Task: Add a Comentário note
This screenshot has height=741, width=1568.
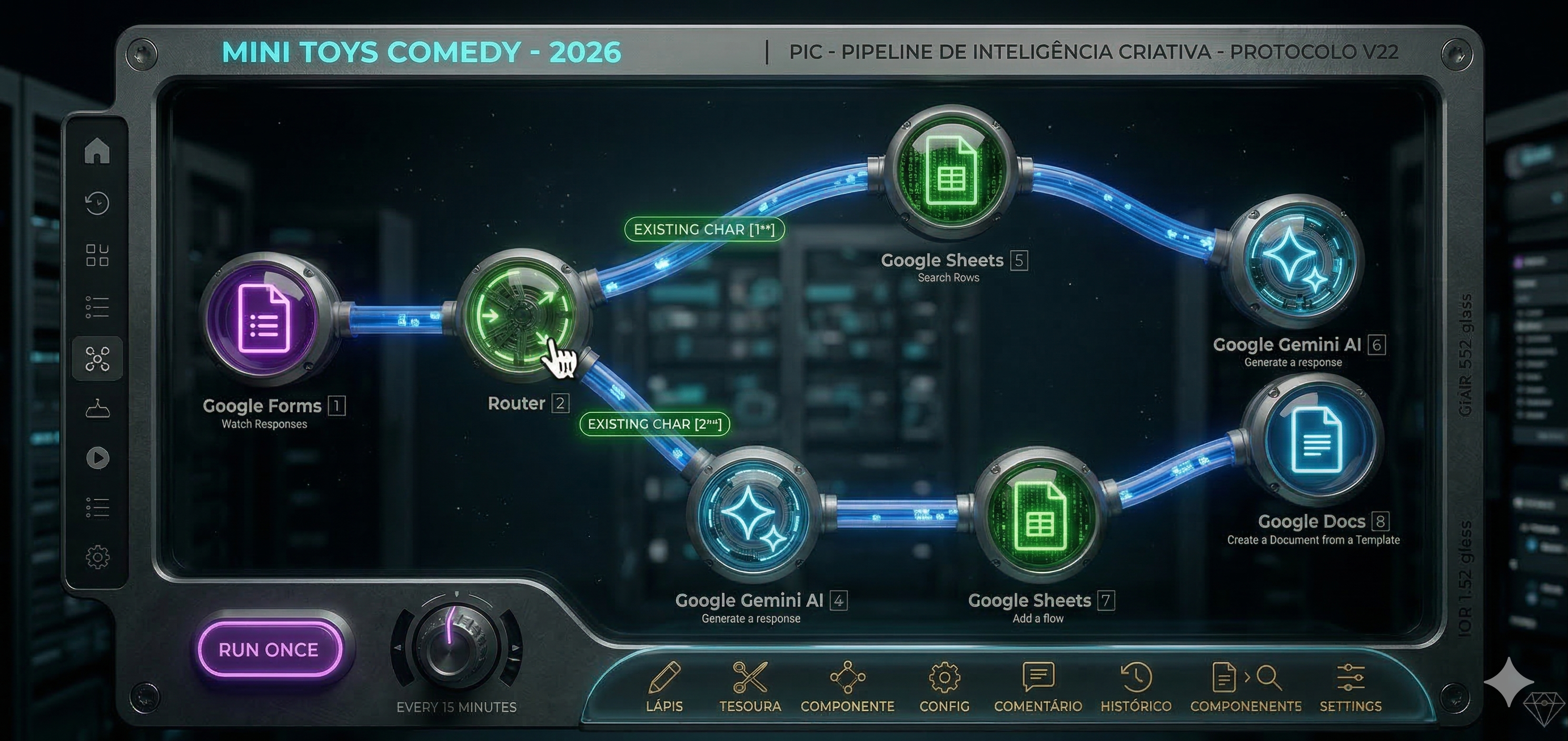Action: pyautogui.click(x=1038, y=686)
